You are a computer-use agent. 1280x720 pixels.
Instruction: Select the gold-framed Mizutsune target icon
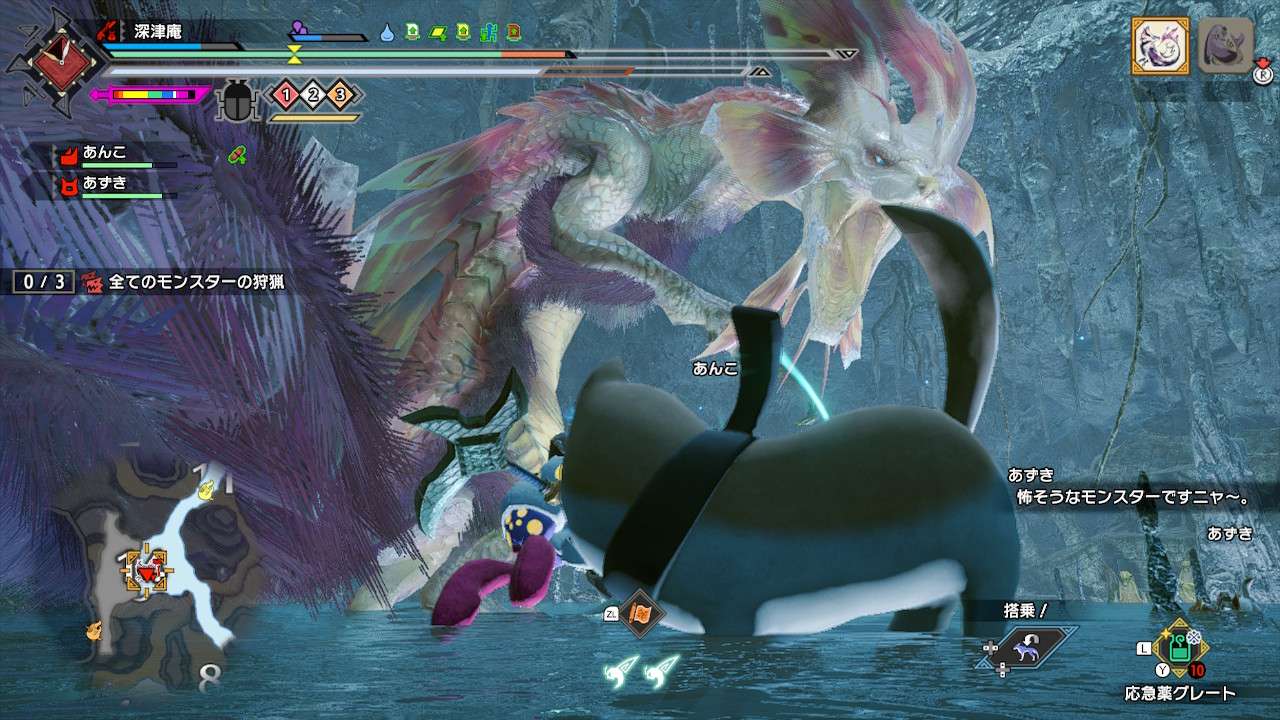coord(1159,46)
